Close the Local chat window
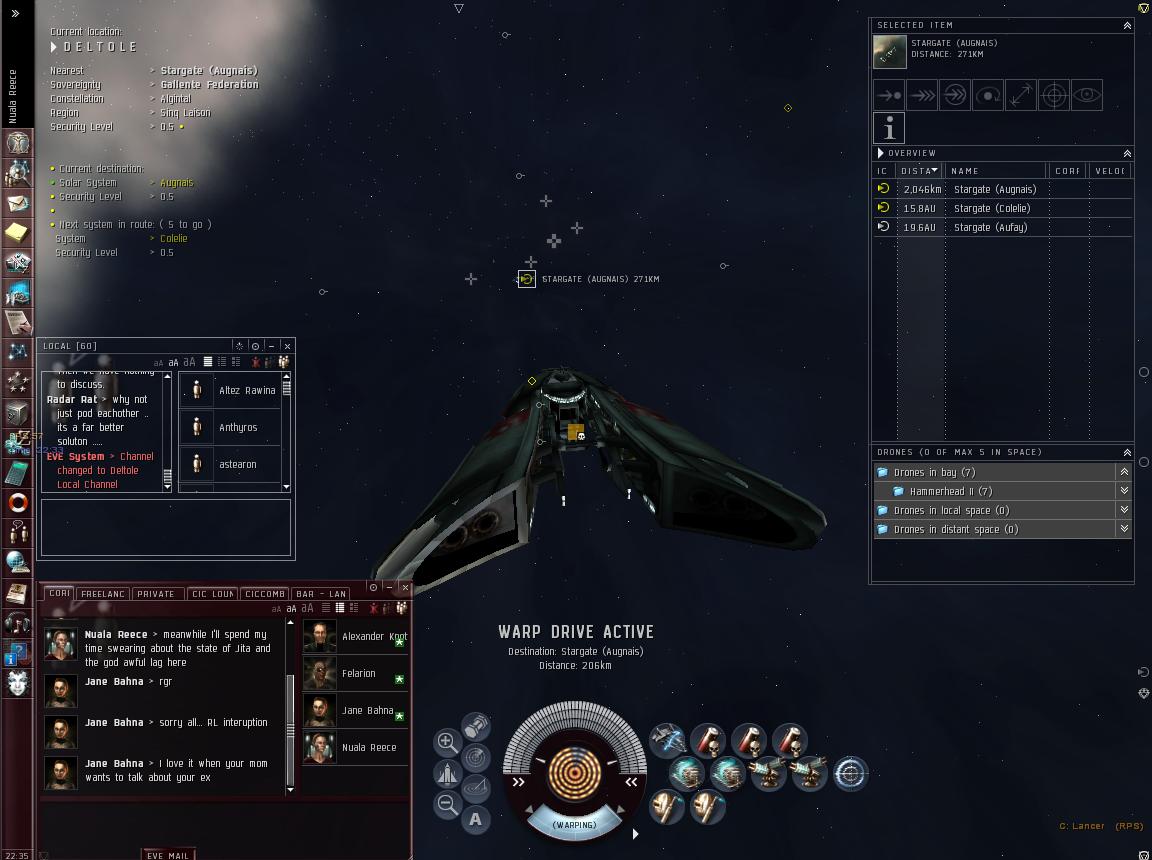 (x=287, y=346)
